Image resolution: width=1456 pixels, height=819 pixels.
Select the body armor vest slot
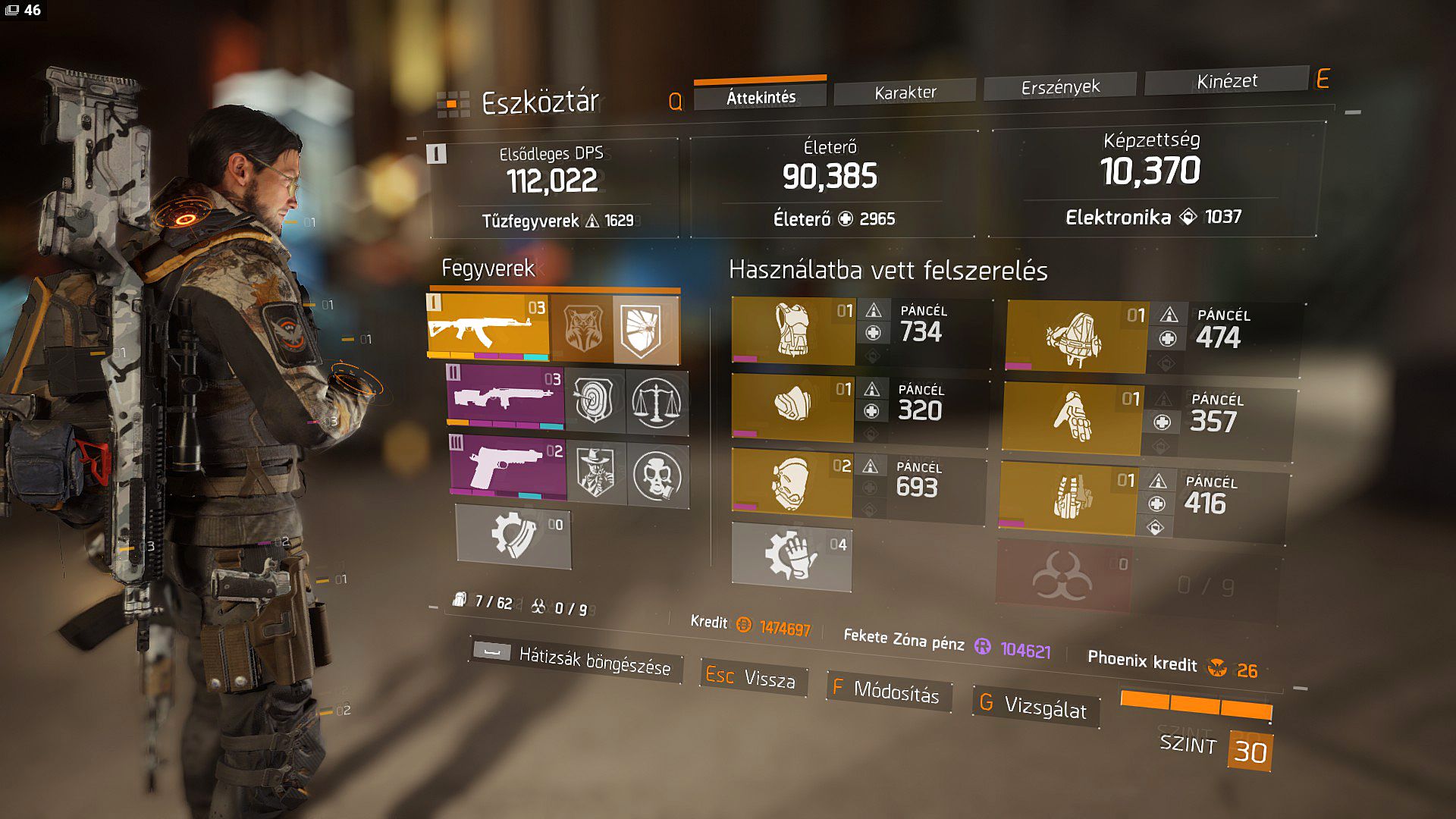click(792, 331)
